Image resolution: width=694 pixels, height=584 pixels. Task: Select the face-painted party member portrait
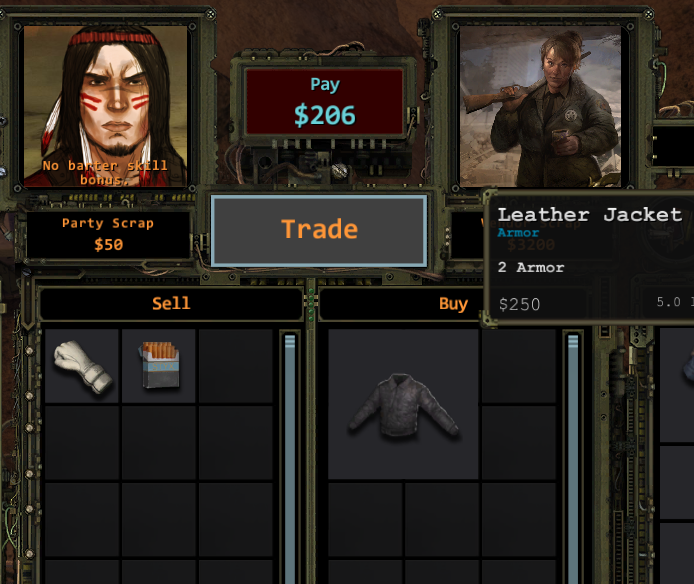[x=105, y=105]
